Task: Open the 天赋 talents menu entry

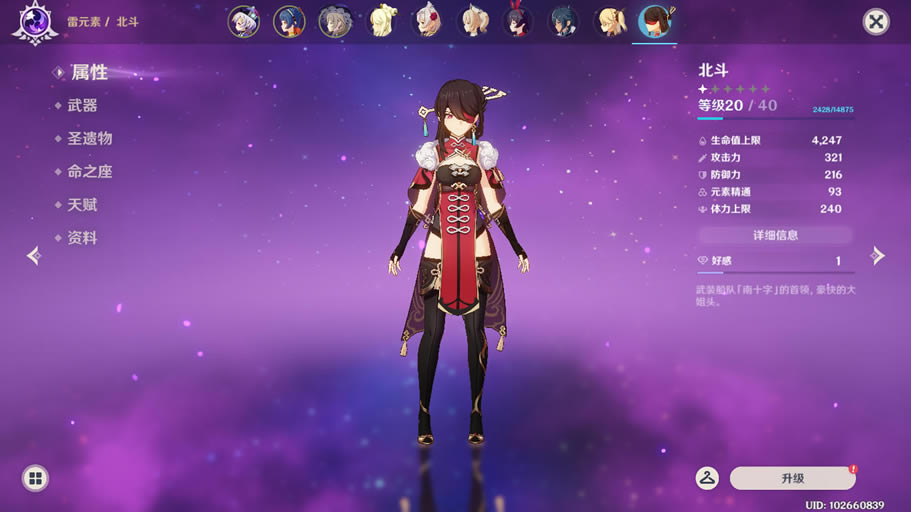Action: pos(82,205)
